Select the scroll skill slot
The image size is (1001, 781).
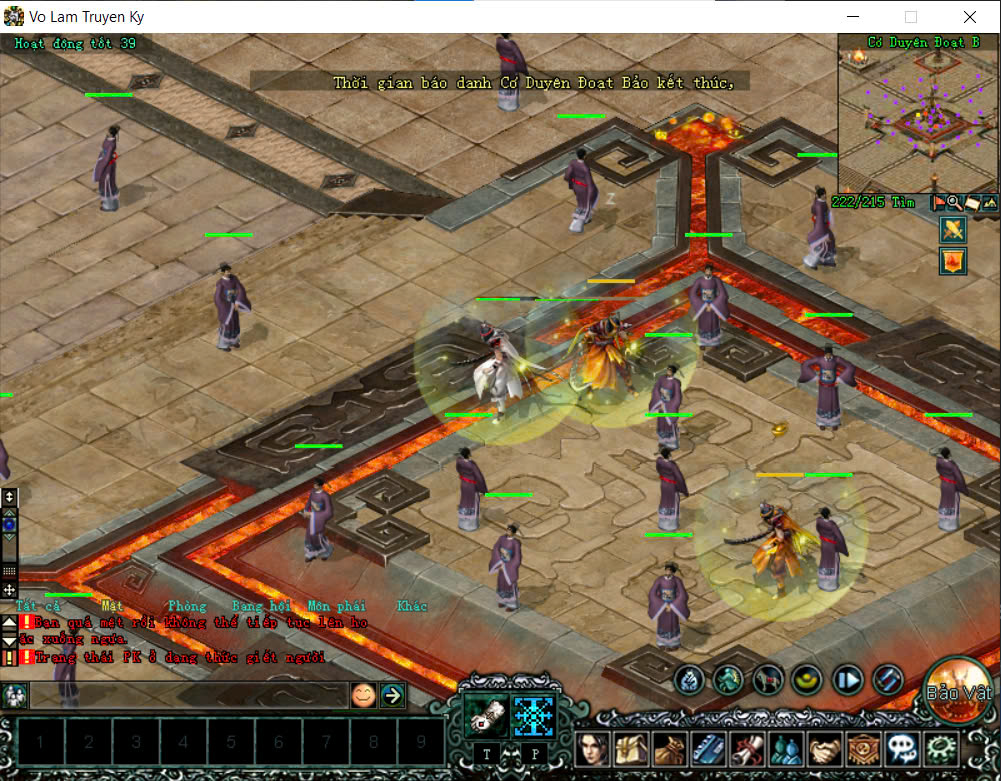[x=486, y=716]
